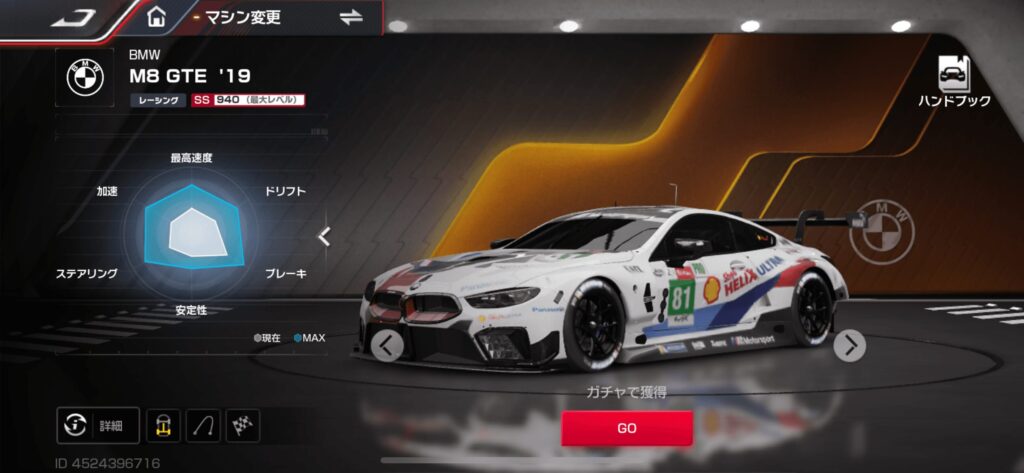
Task: Click the BMW manufacturer logo tile
Action: click(86, 77)
